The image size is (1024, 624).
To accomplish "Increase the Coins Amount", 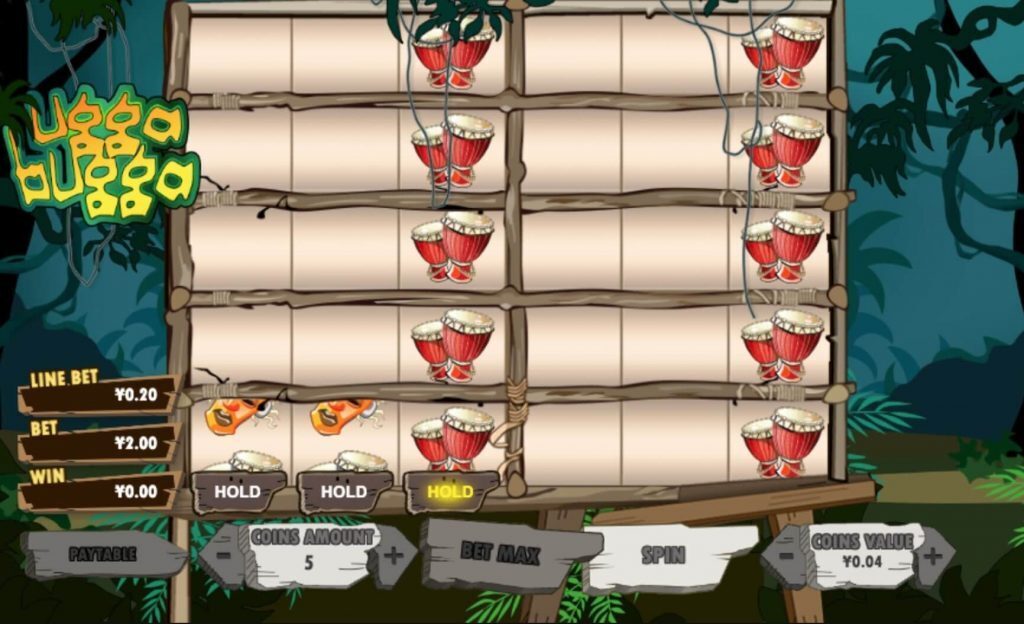I will click(394, 555).
